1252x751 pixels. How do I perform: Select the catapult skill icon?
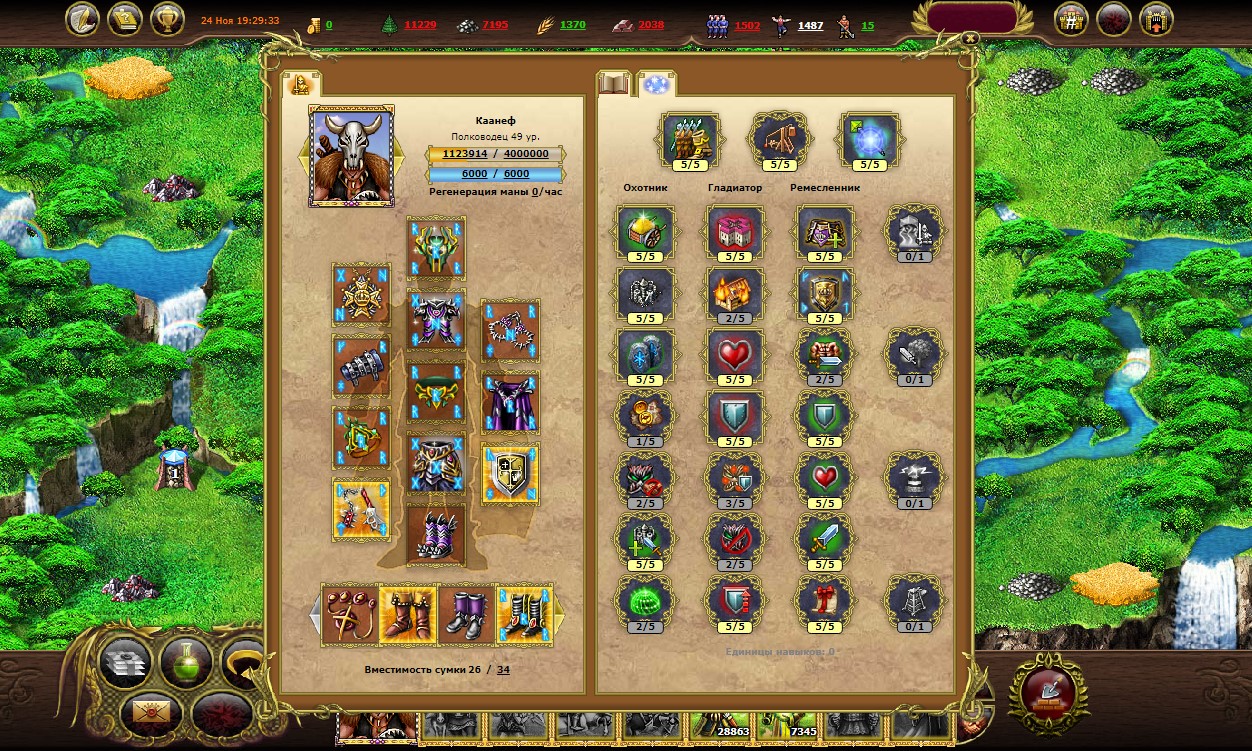tap(780, 138)
